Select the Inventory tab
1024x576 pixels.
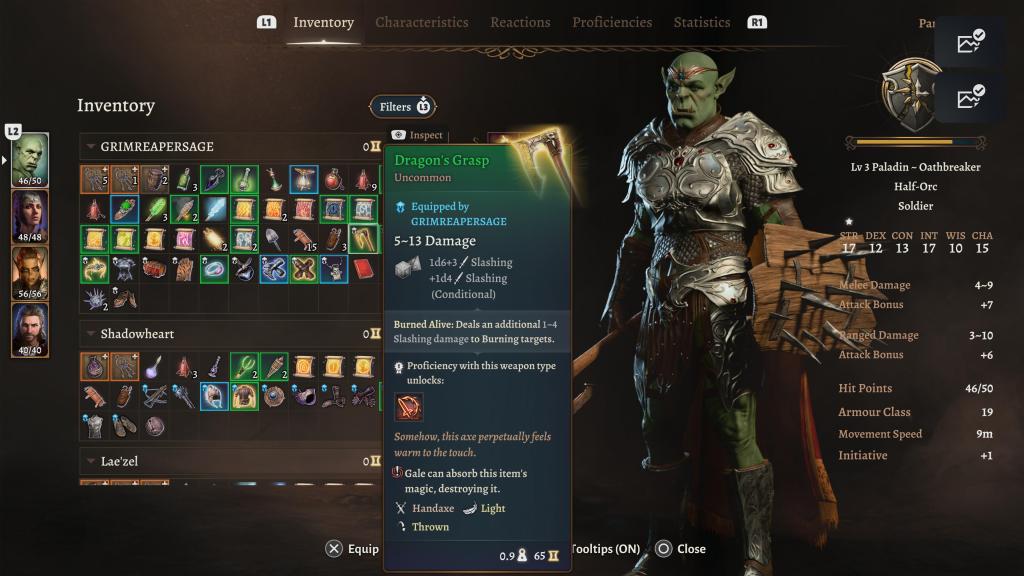323,22
